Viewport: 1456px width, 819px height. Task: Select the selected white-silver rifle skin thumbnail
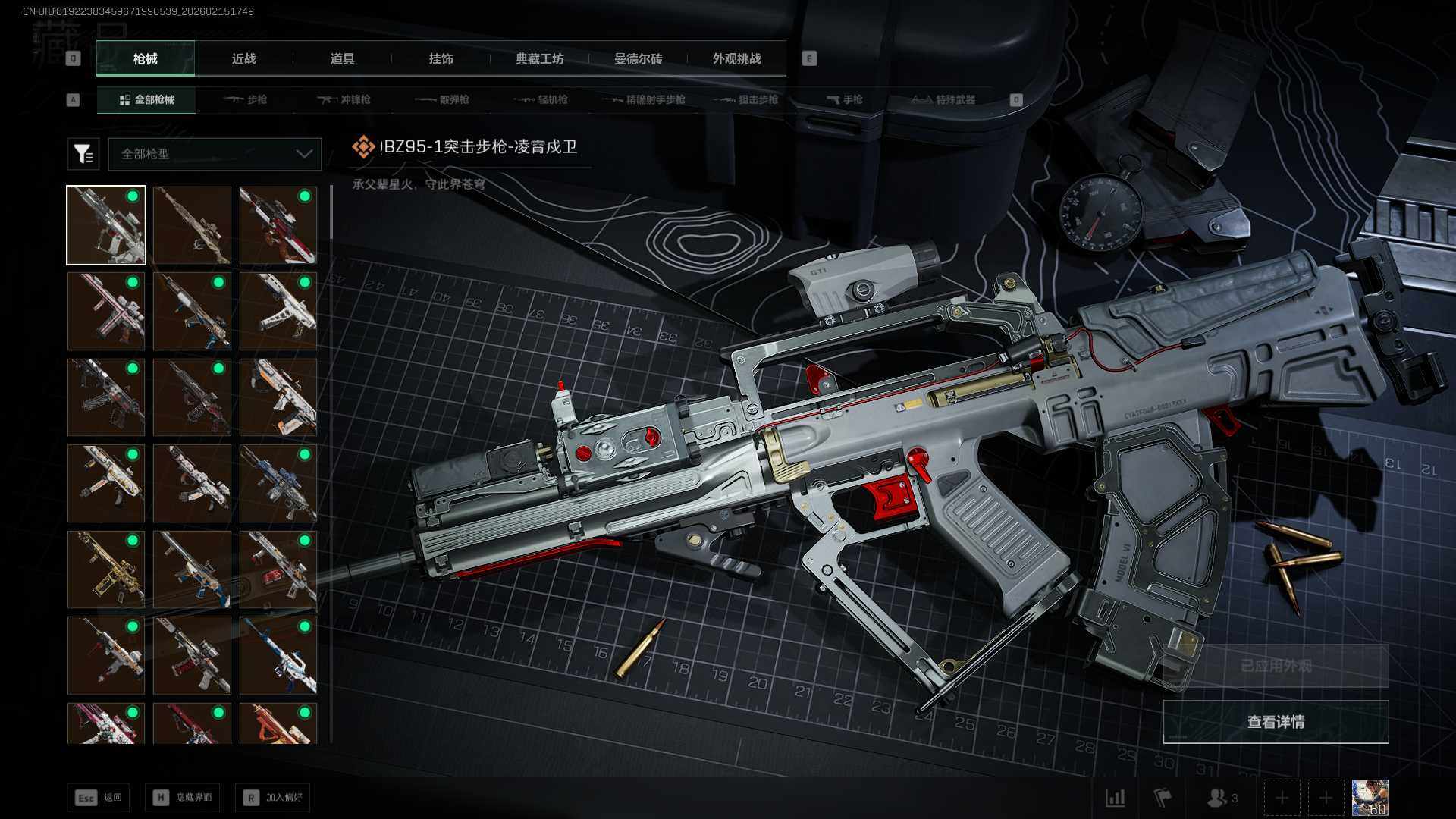[x=106, y=225]
